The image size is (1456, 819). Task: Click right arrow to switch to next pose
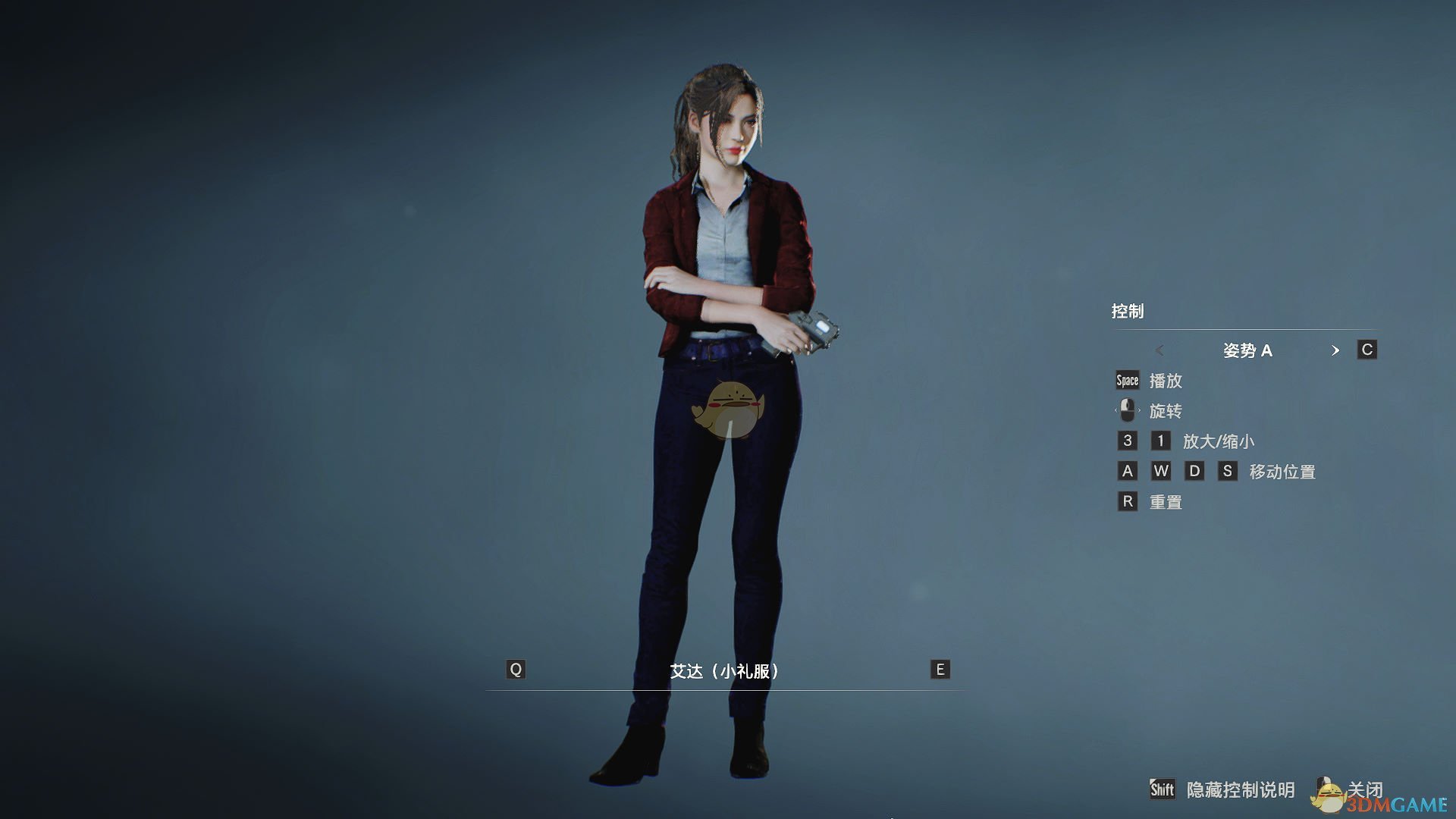tap(1337, 350)
